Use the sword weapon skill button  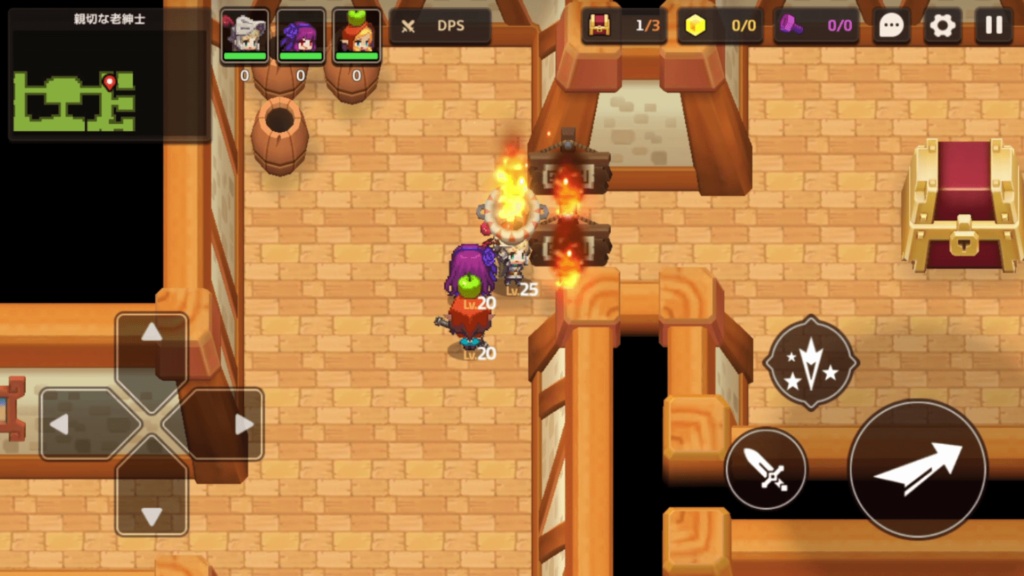[x=766, y=468]
